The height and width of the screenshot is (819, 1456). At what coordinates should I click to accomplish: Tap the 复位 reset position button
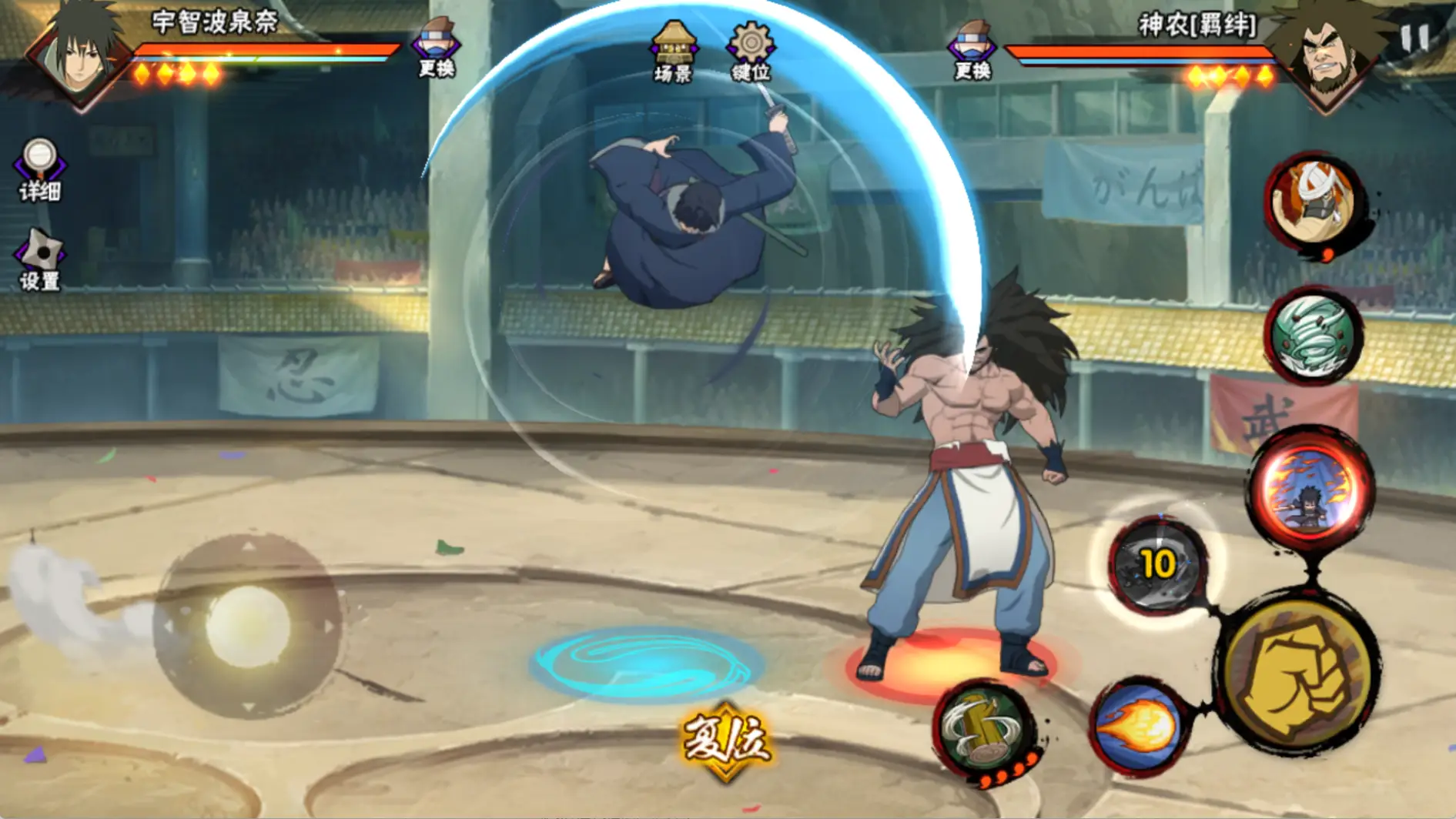725,741
